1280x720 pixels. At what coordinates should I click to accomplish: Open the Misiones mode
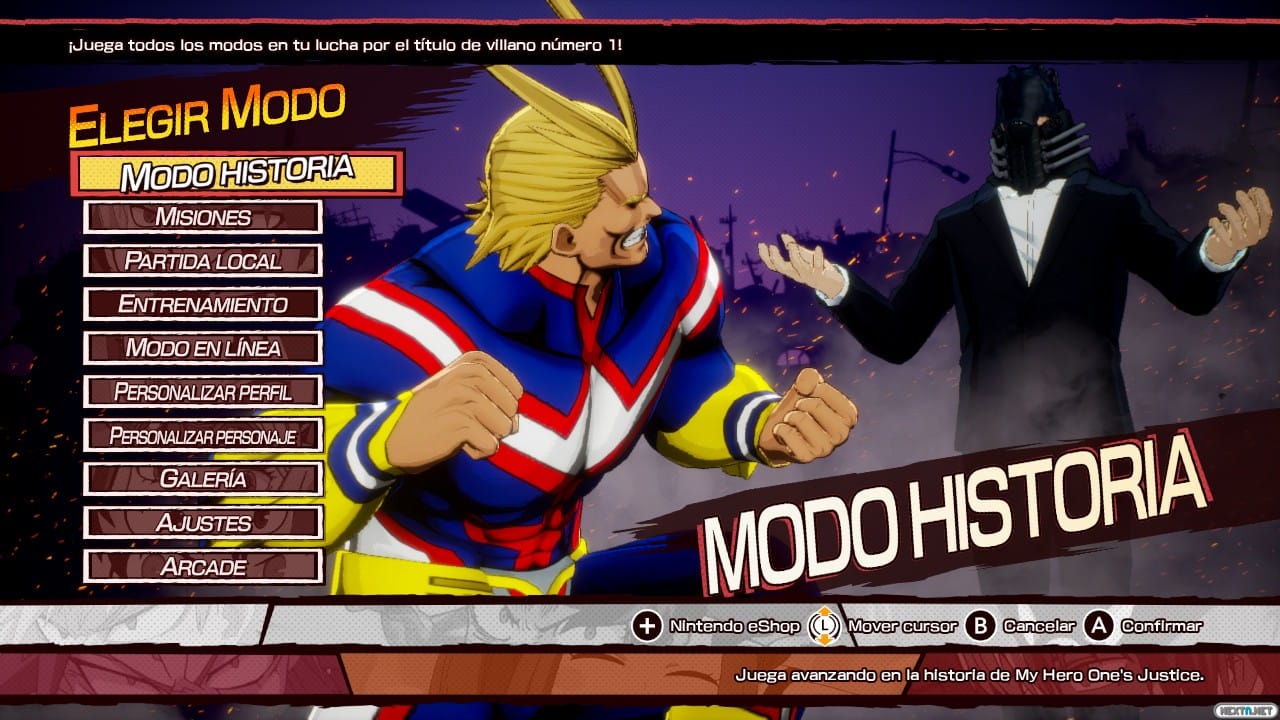[x=203, y=217]
